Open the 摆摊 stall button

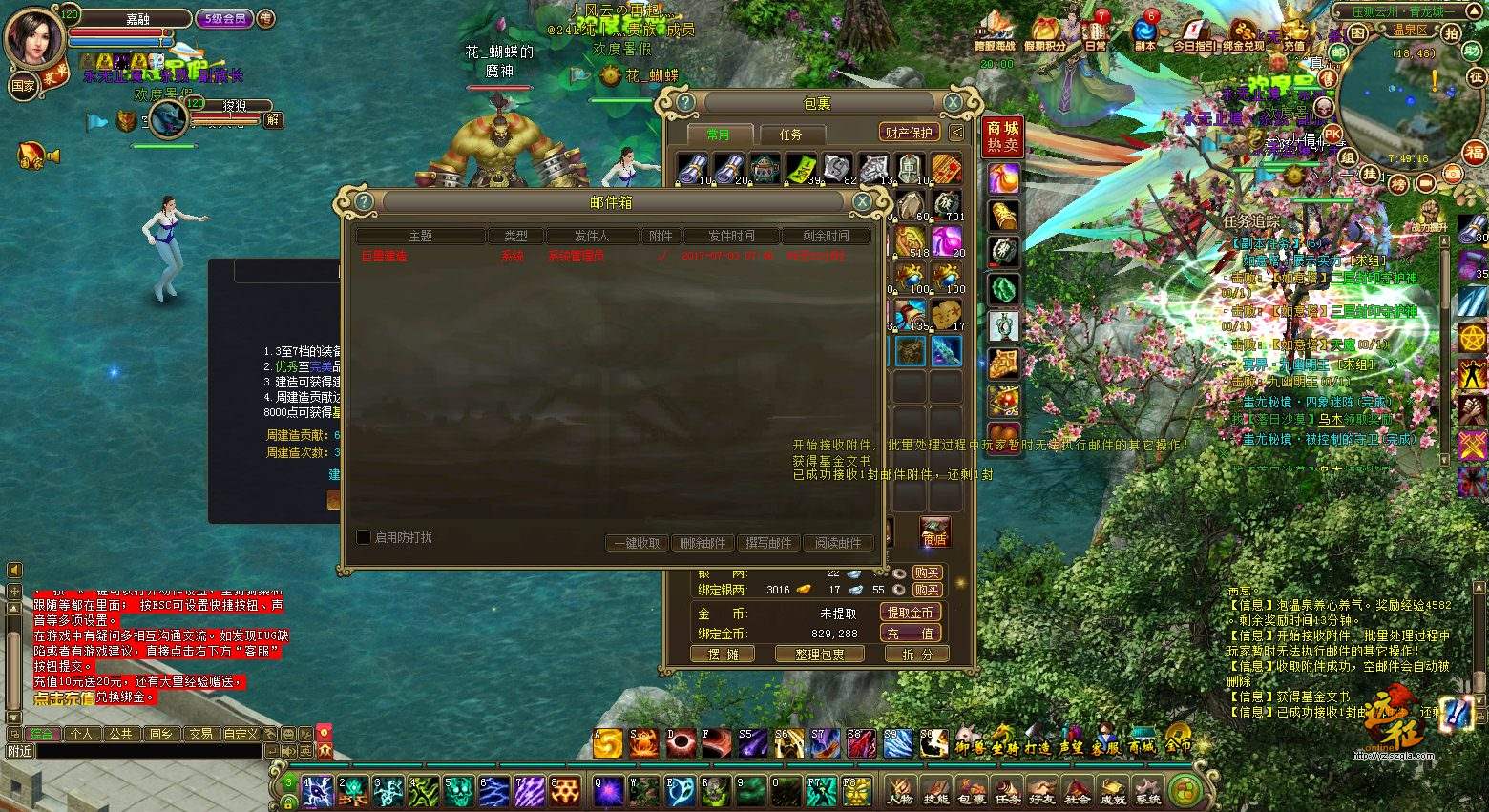click(x=723, y=654)
